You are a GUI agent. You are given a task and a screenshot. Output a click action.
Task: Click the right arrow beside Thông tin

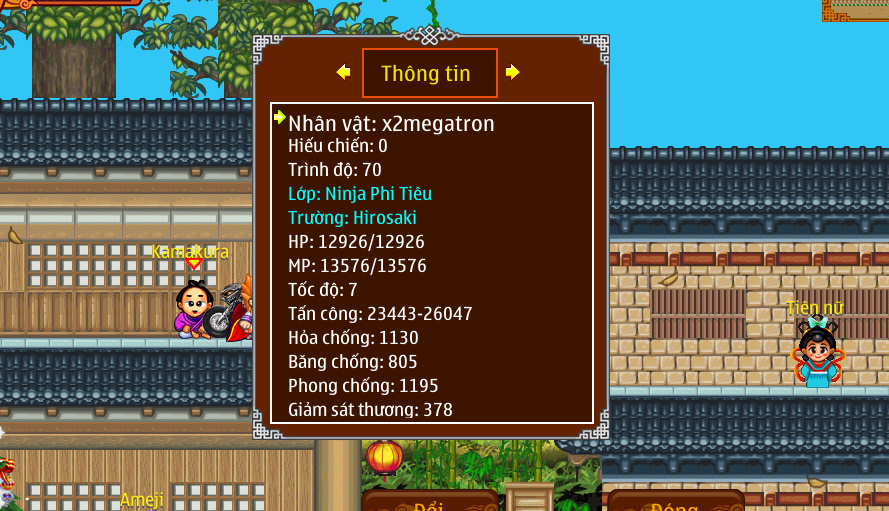512,72
